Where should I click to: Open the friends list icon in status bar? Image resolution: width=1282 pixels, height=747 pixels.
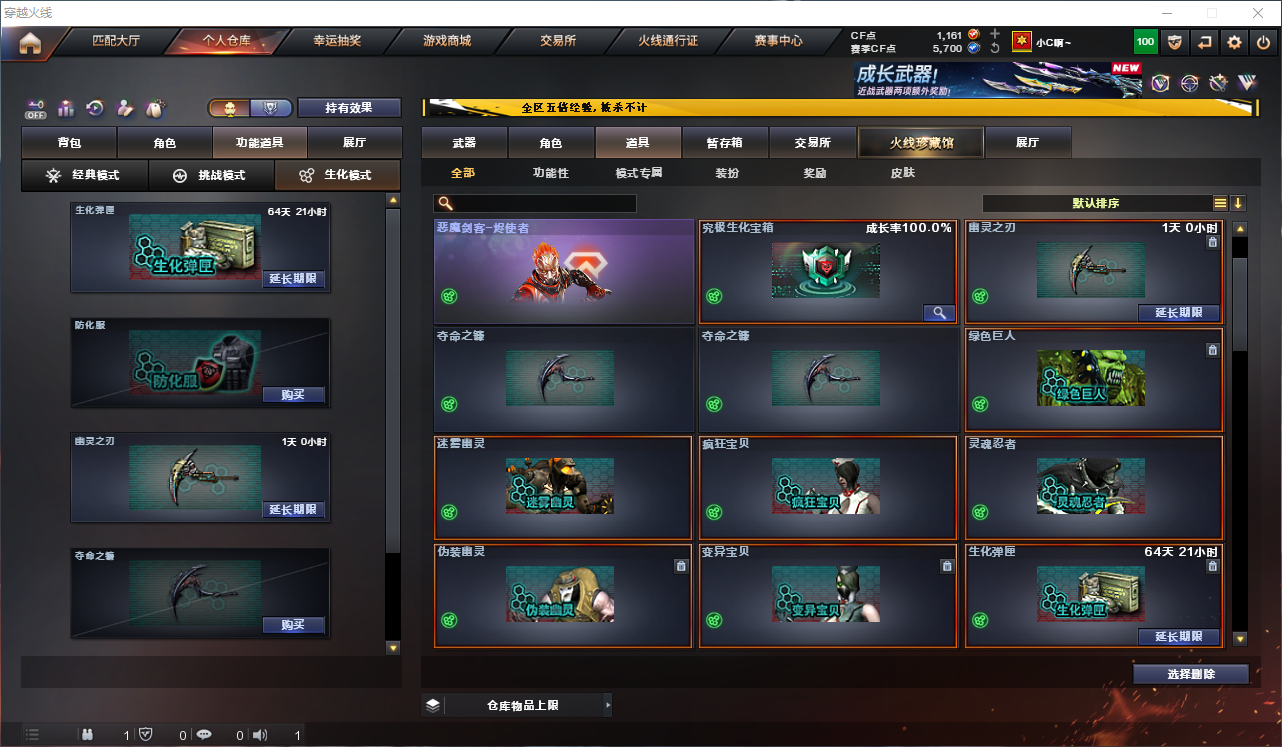click(x=88, y=734)
